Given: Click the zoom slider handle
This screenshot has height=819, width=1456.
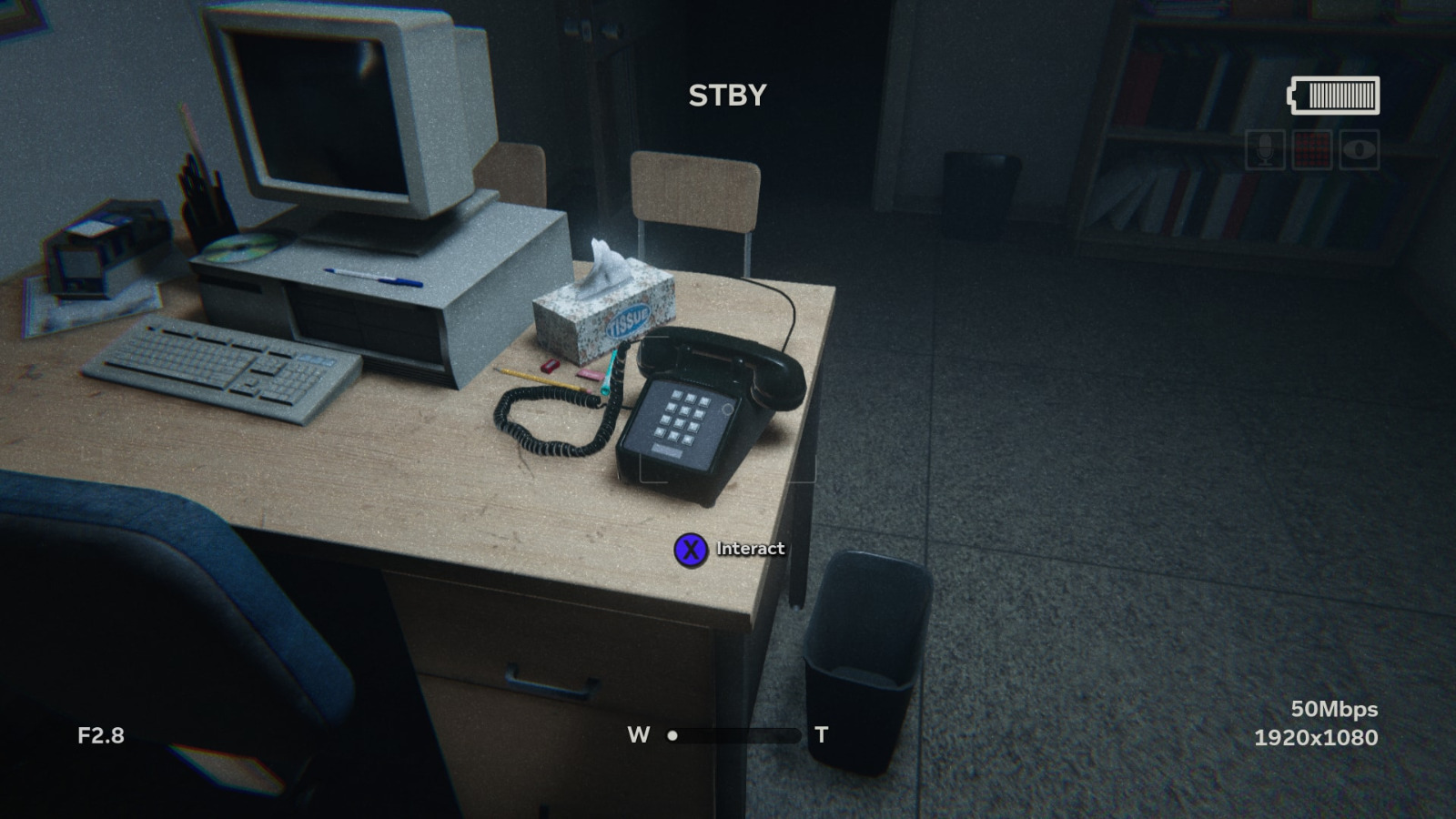Looking at the screenshot, I should [672, 735].
